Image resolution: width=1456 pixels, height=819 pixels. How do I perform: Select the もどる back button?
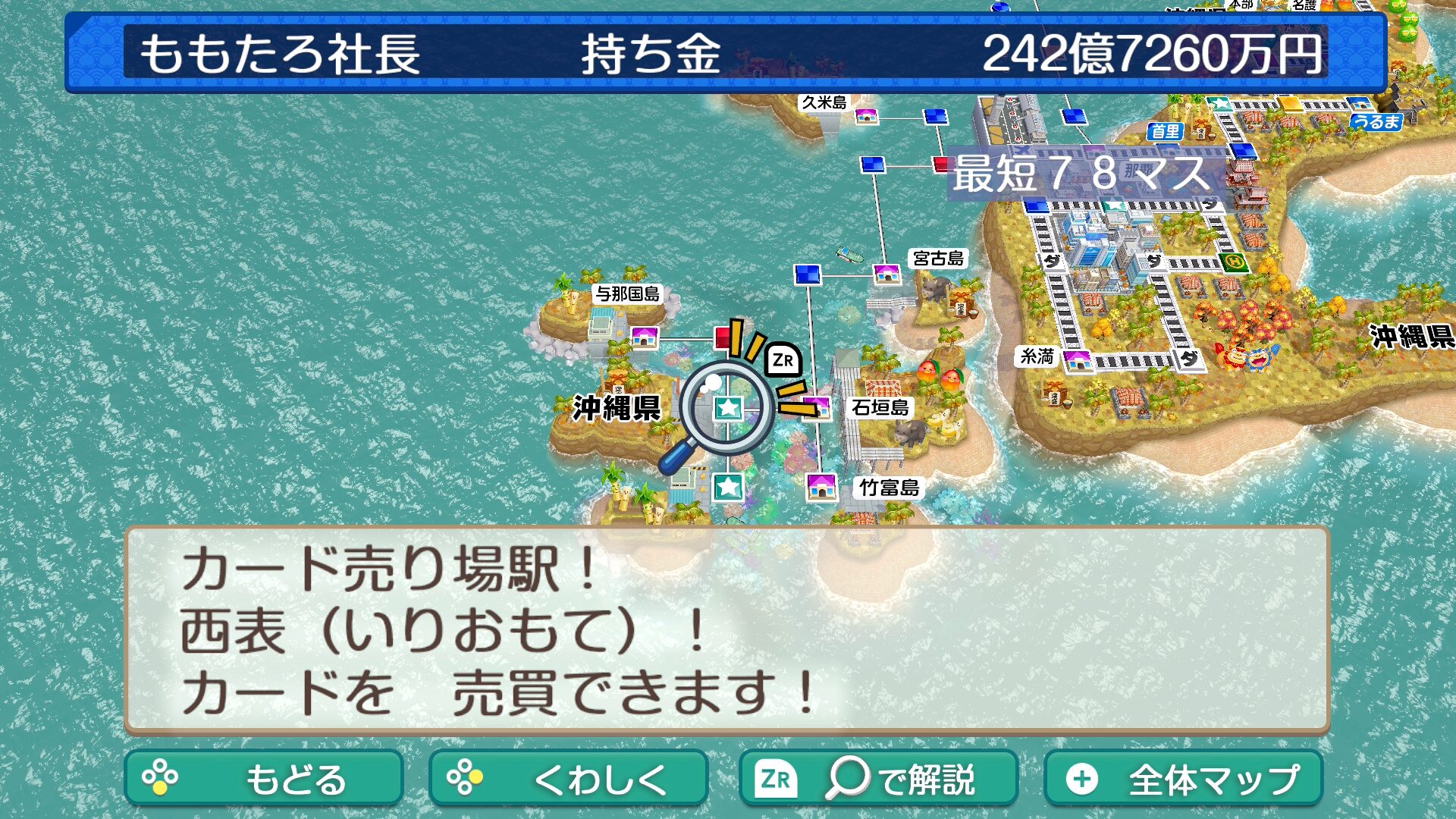[263, 778]
